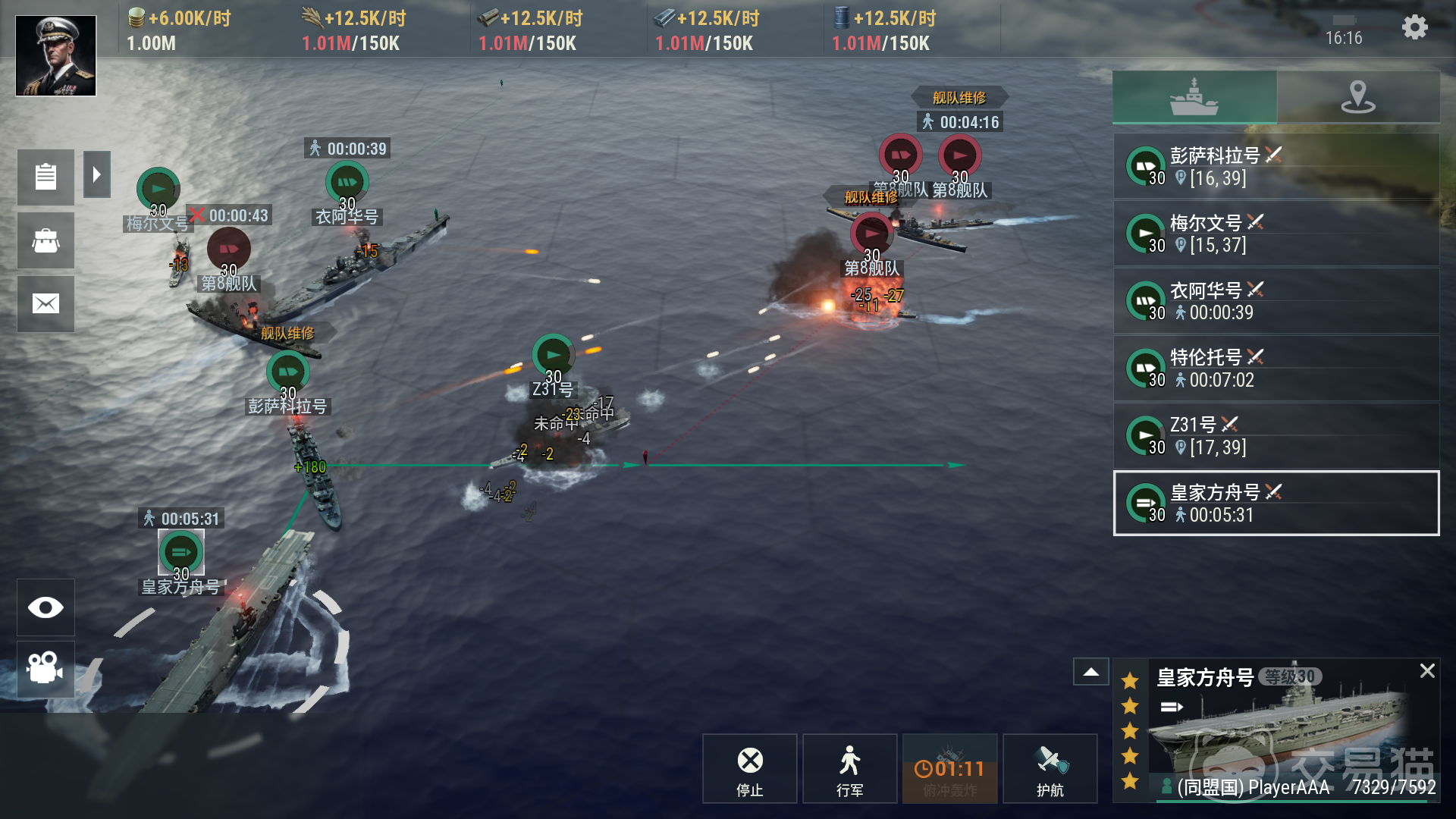Image resolution: width=1456 pixels, height=819 pixels.
Task: Expand the side panel arrow
Action: [97, 174]
